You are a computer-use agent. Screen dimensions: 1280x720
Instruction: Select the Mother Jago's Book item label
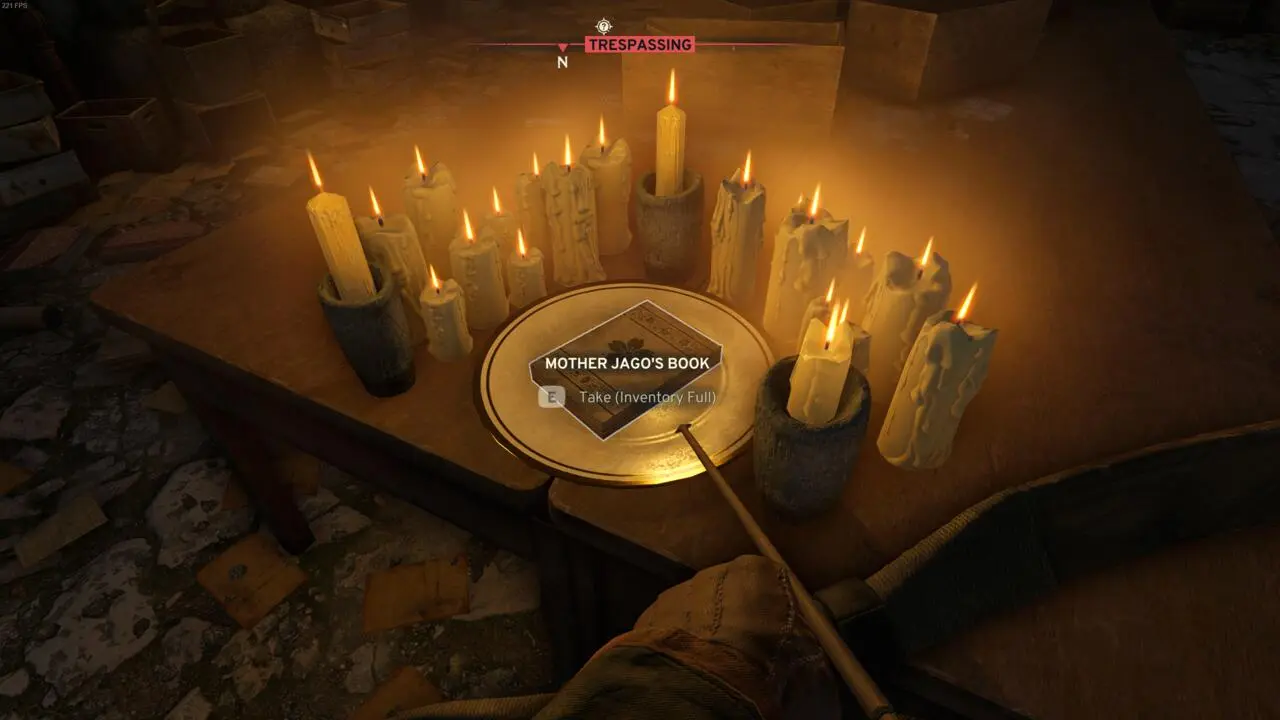[x=626, y=364]
